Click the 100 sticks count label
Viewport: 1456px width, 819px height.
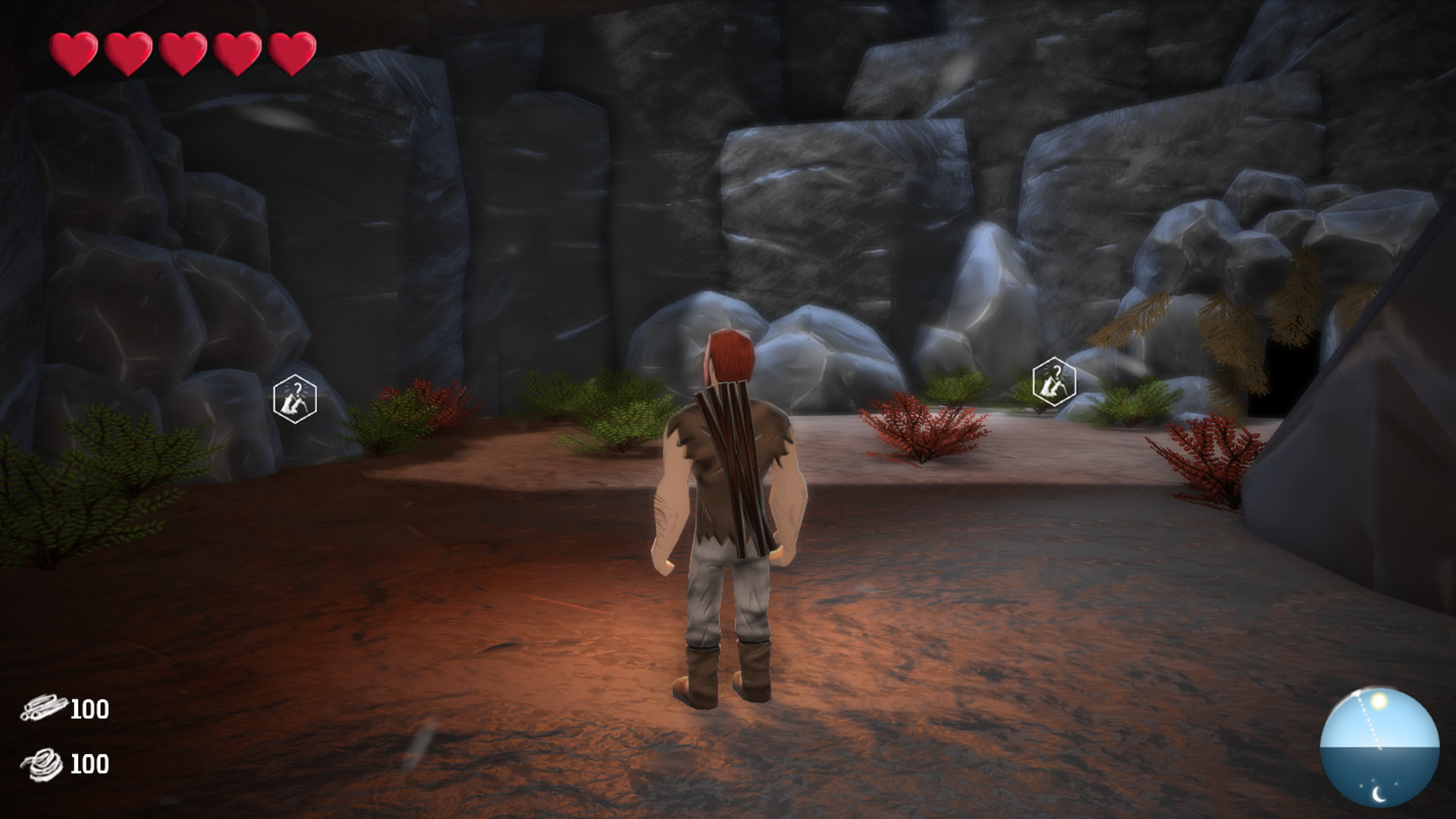(x=89, y=710)
